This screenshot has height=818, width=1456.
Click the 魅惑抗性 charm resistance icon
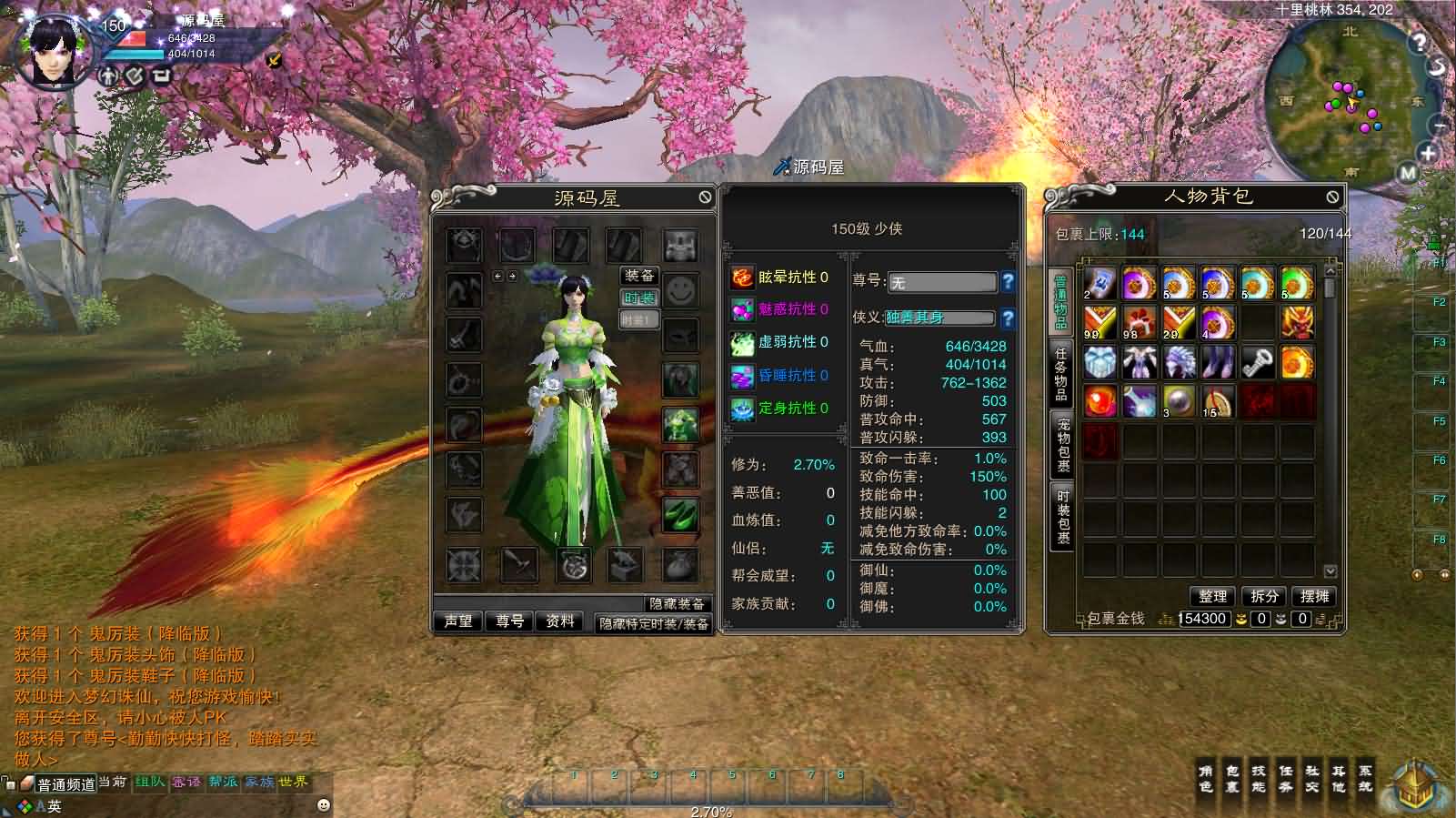click(742, 310)
